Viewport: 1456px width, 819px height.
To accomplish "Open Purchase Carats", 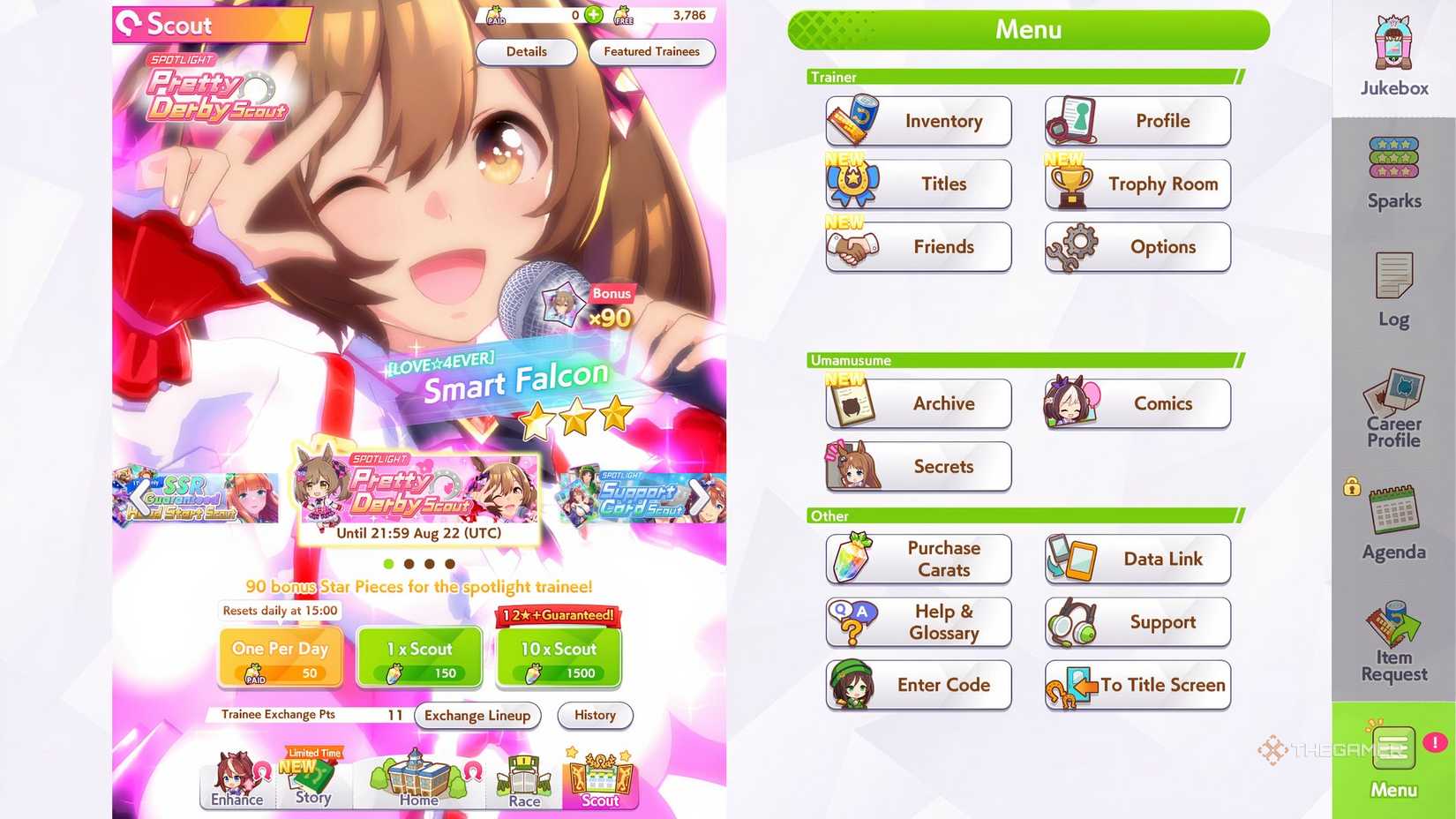I will coord(918,559).
